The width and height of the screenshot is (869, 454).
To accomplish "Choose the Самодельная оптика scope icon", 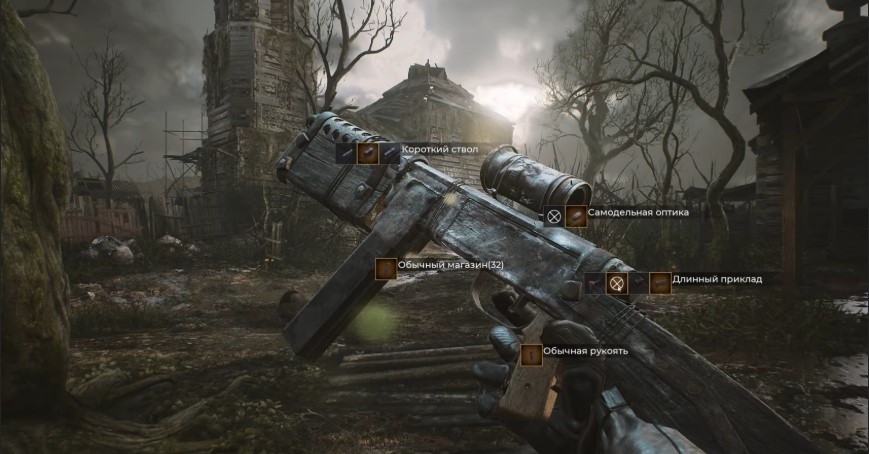I will [576, 215].
